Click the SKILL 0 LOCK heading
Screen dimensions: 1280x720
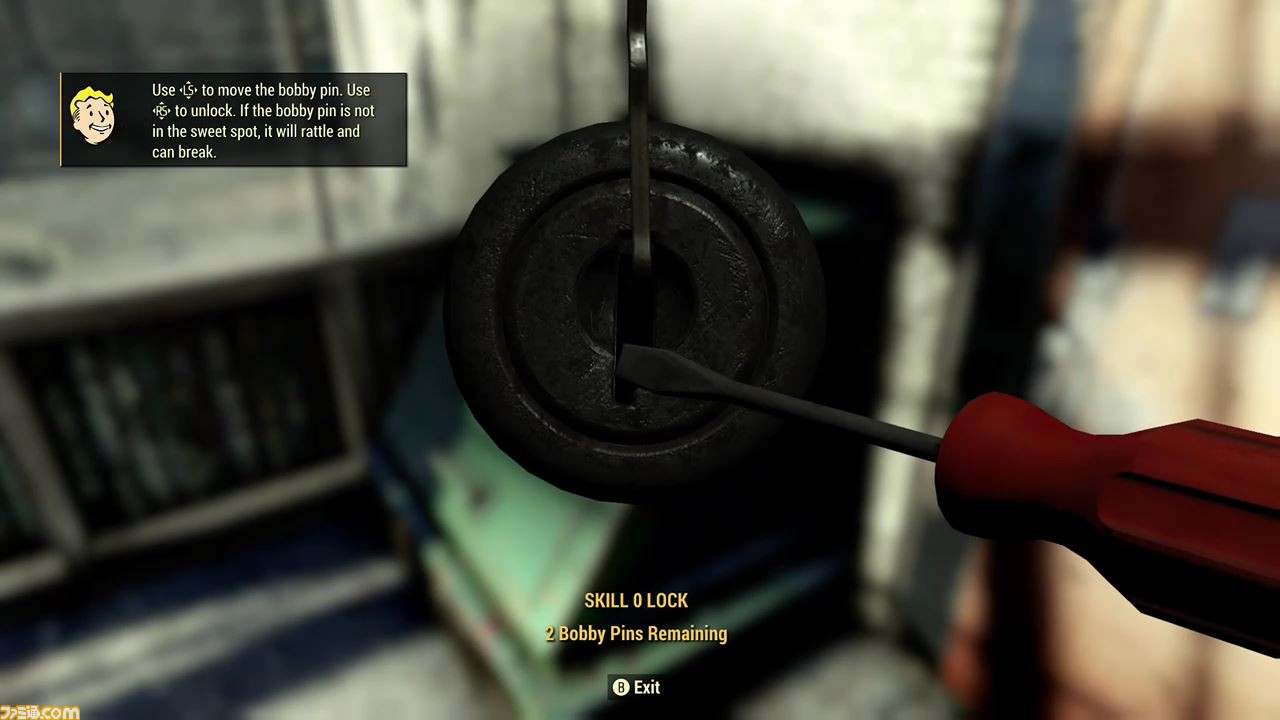[636, 600]
